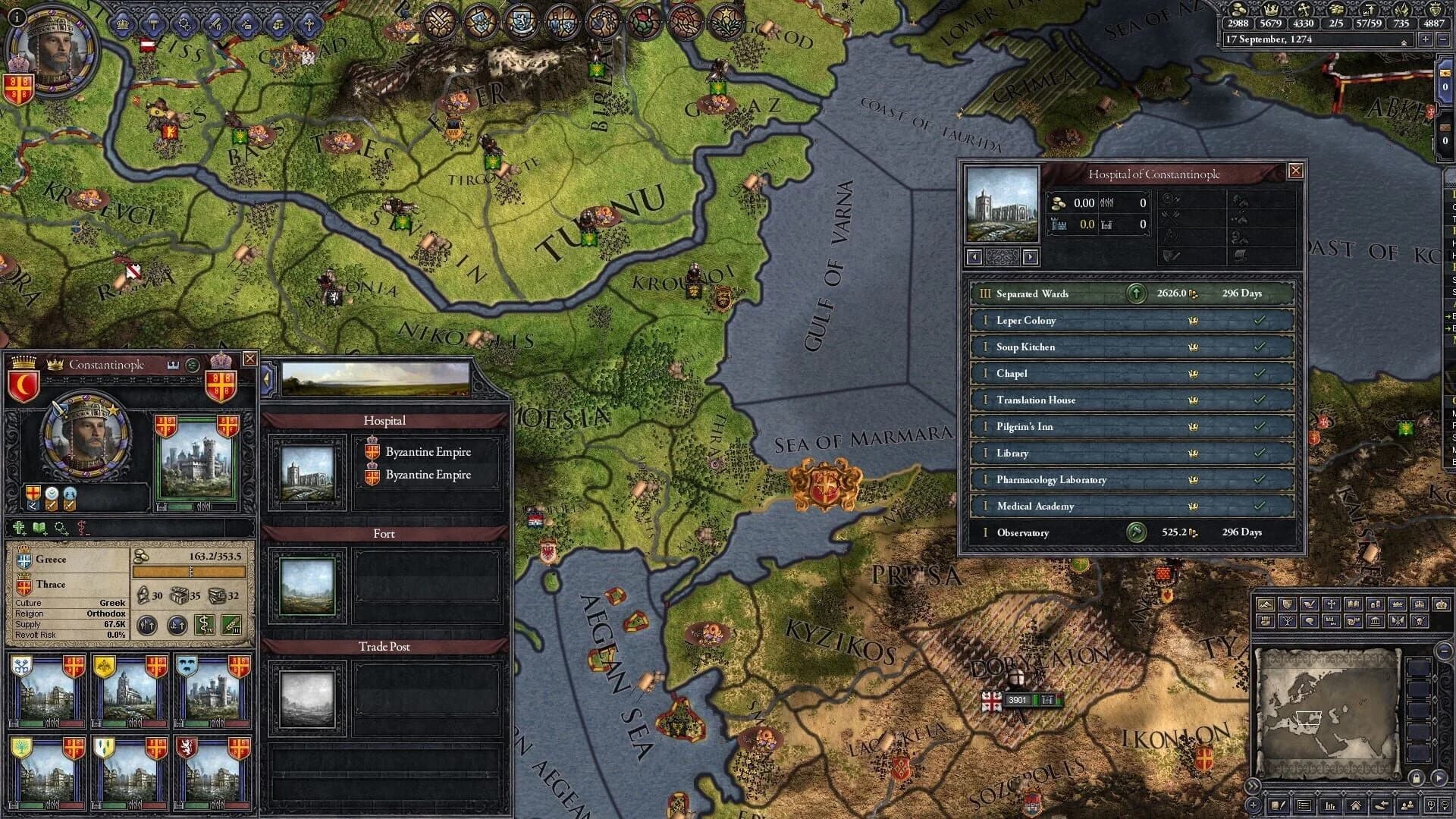
Task: Open the message log list icon
Action: [1304, 805]
